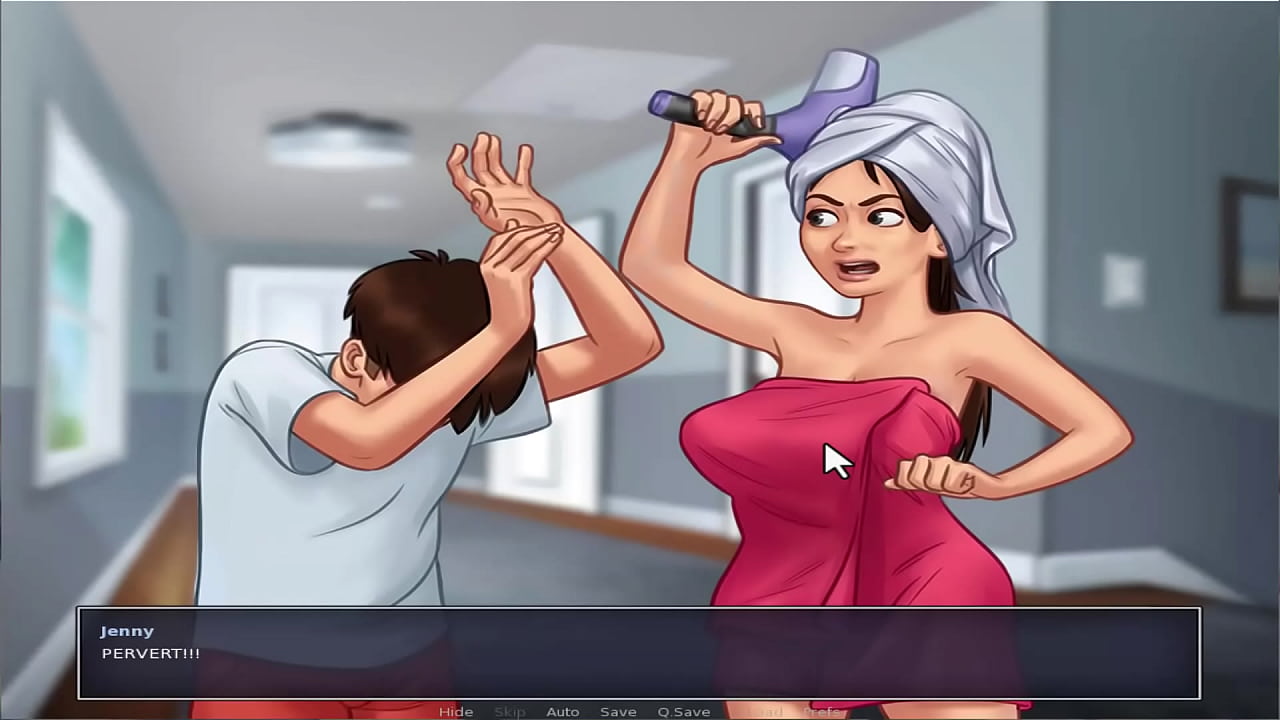This screenshot has width=1280, height=720.
Task: Hide the dialogue interface
Action: click(456, 712)
